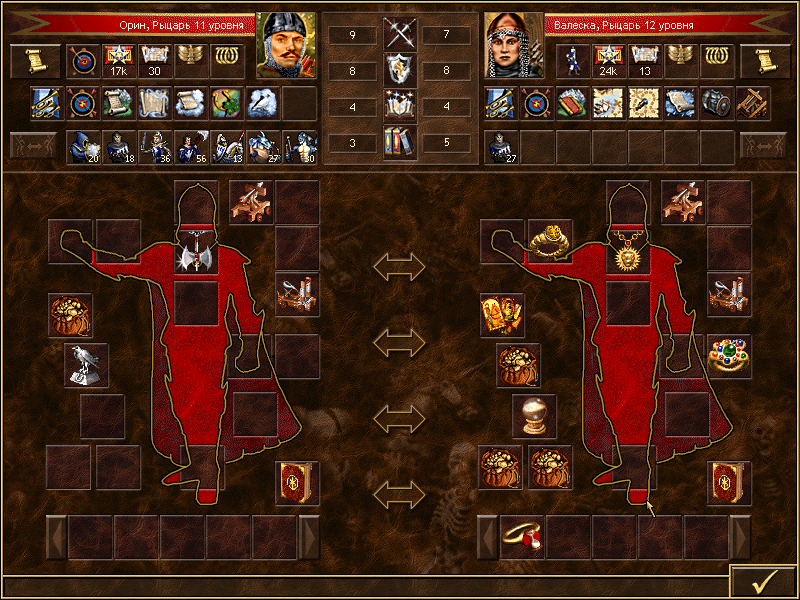Open Валеска's spellbook
This screenshot has height=600, width=800.
[x=728, y=482]
